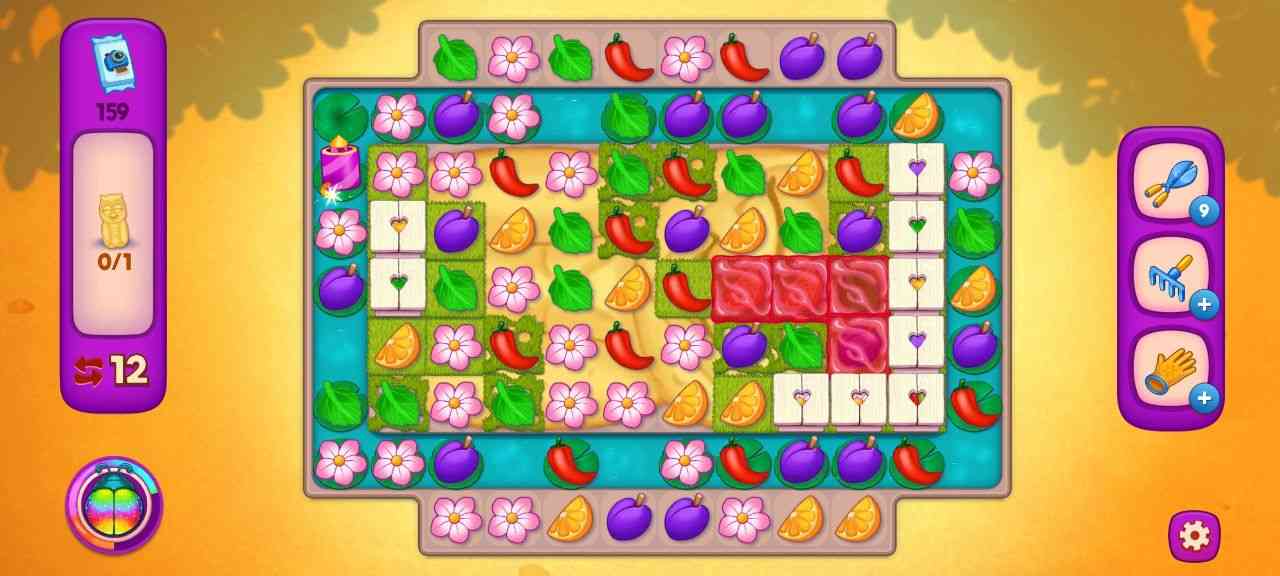Tap the rainbow beetle booster
This screenshot has width=1280, height=576.
coord(113,505)
